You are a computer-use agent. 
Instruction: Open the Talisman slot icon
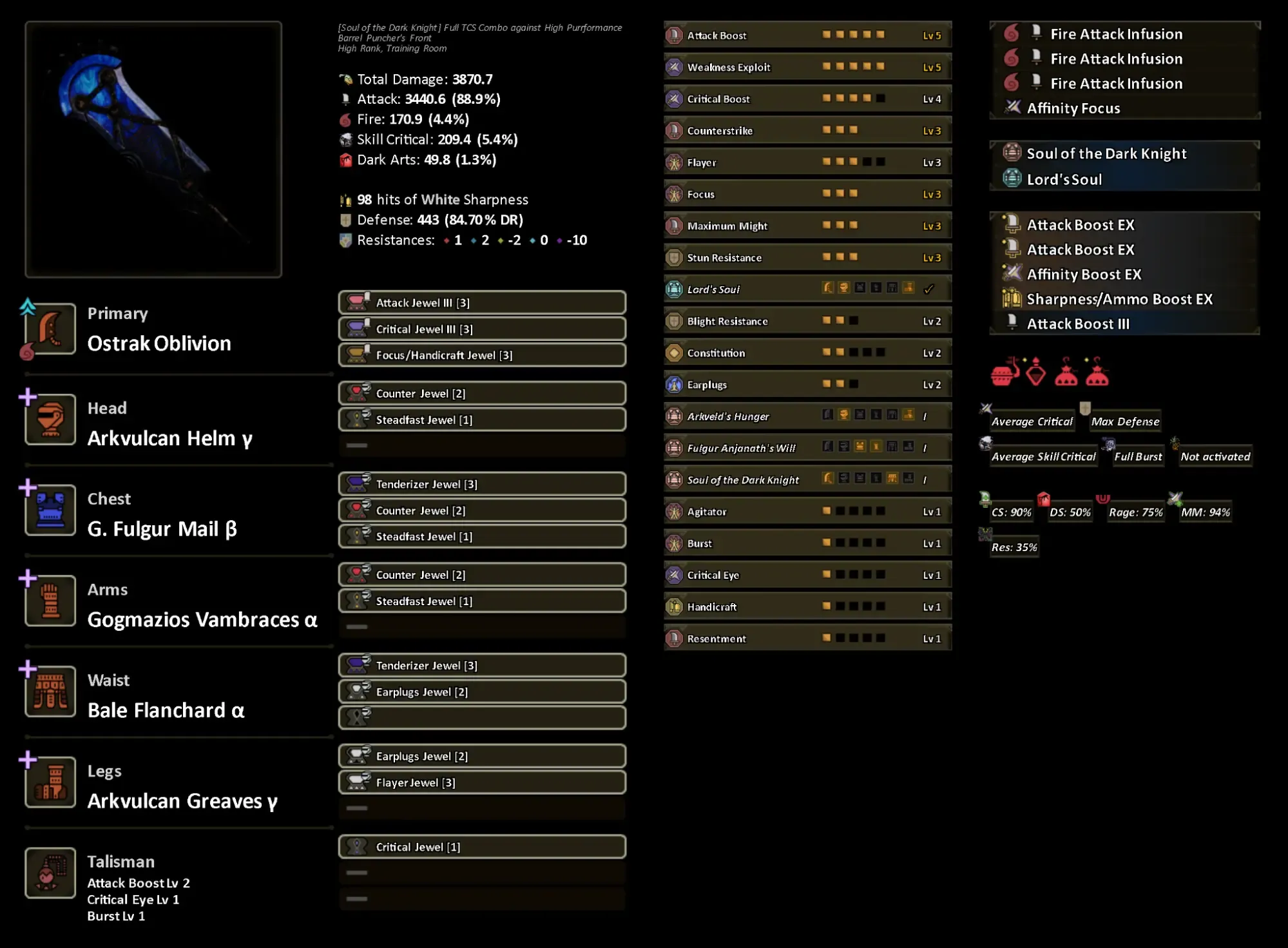point(50,873)
